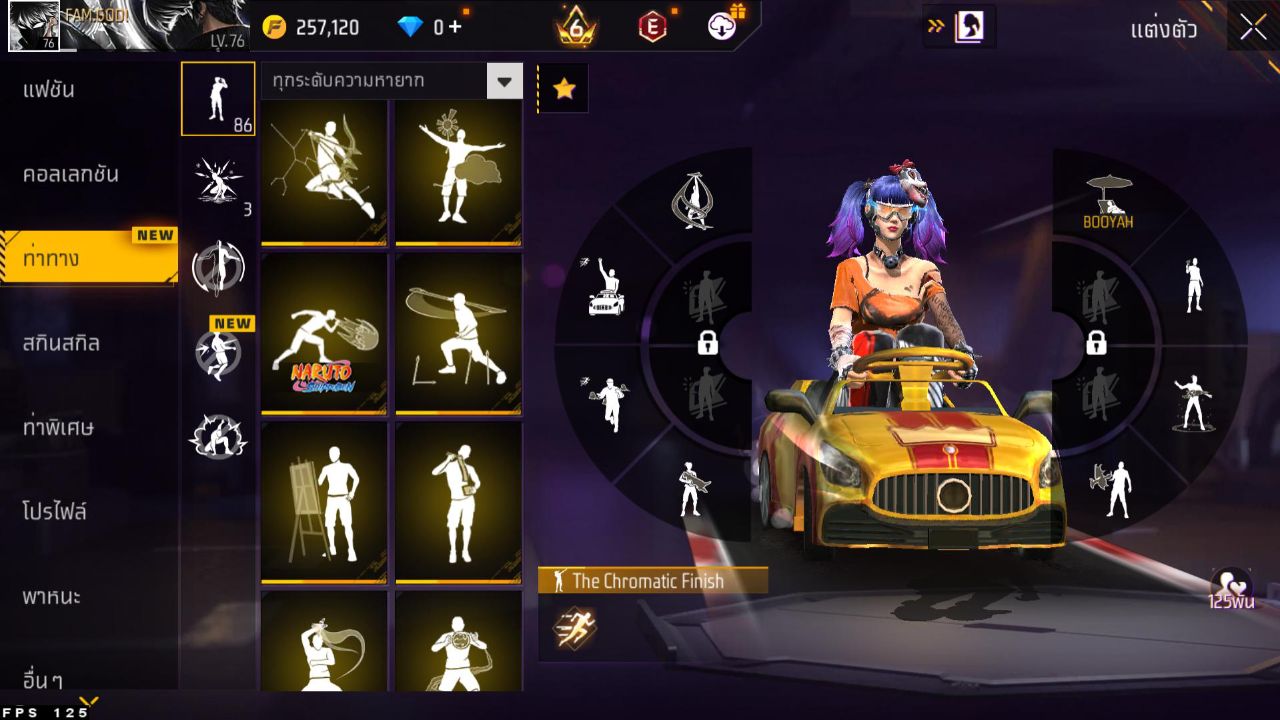Click the level 6 rank badge

click(x=575, y=27)
